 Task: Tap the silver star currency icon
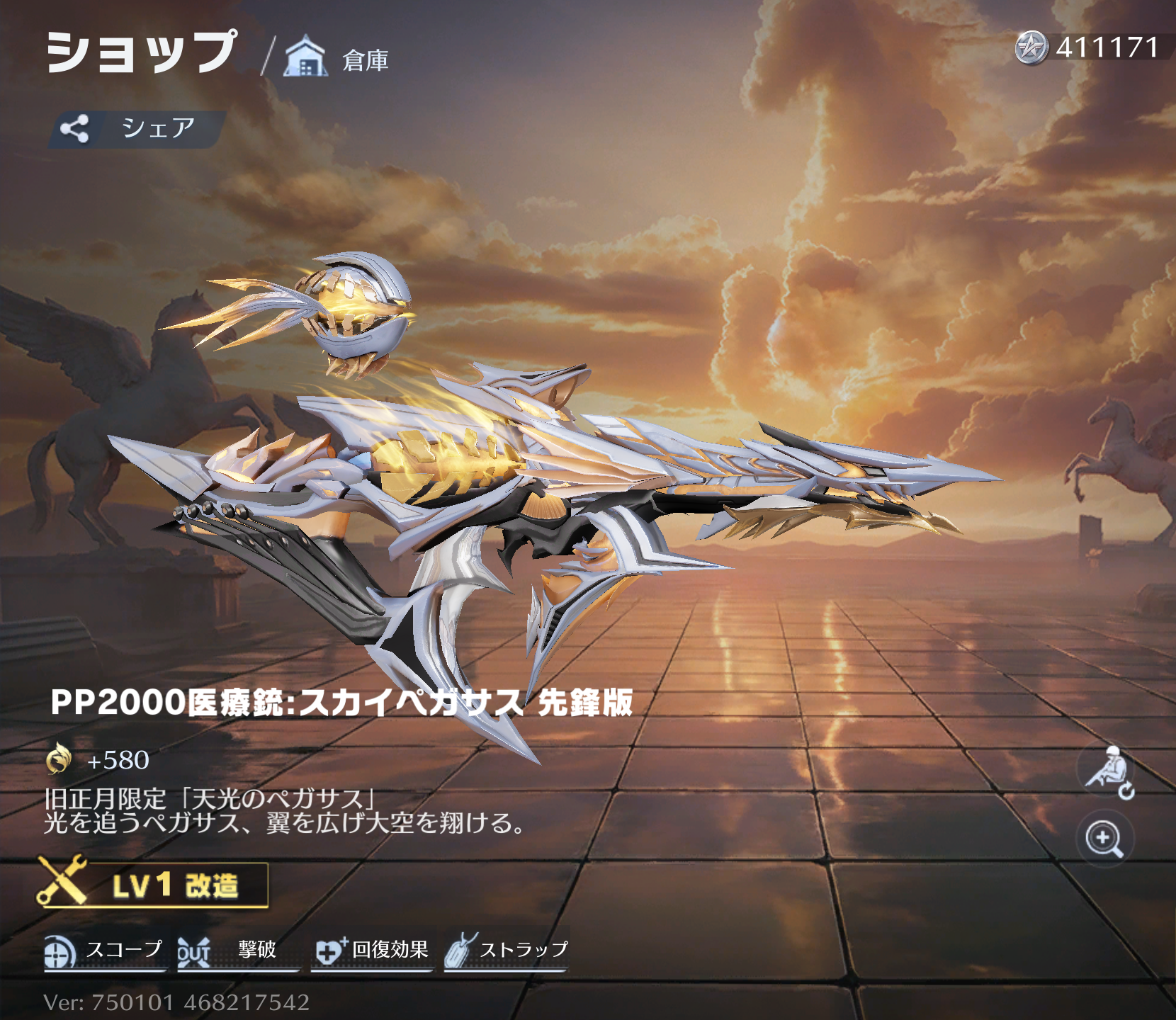click(1031, 48)
